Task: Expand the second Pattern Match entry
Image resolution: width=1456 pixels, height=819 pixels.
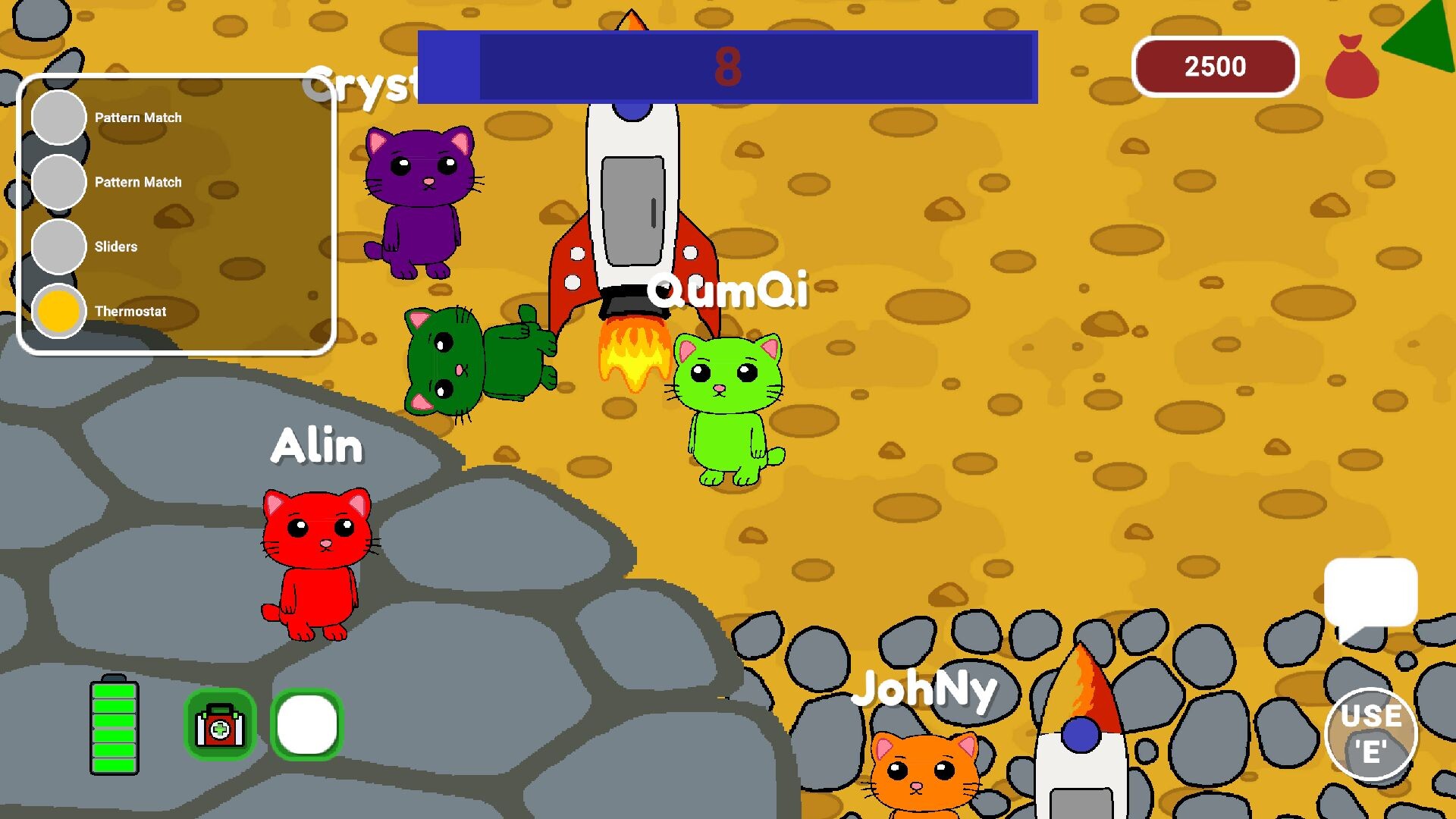Action: [138, 182]
